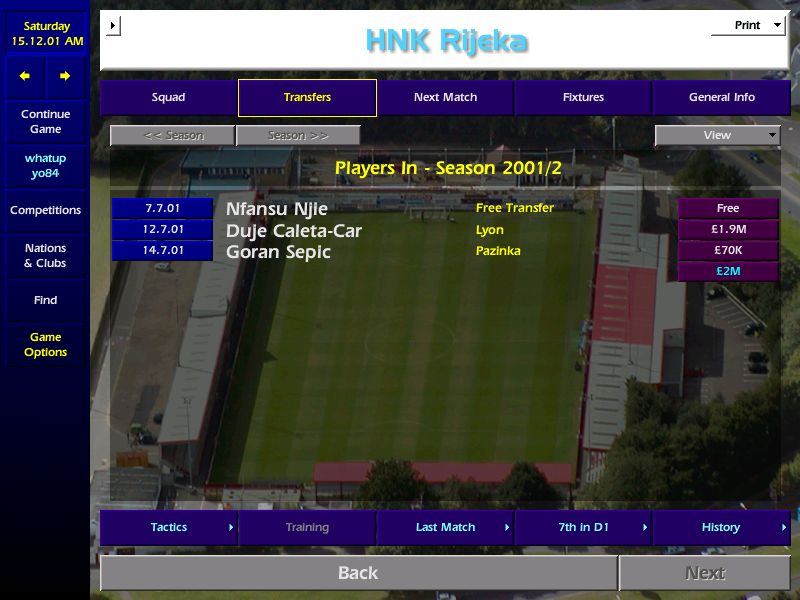Select player Nfansu Njie
Image resolution: width=800 pixels, height=600 pixels.
(x=277, y=209)
